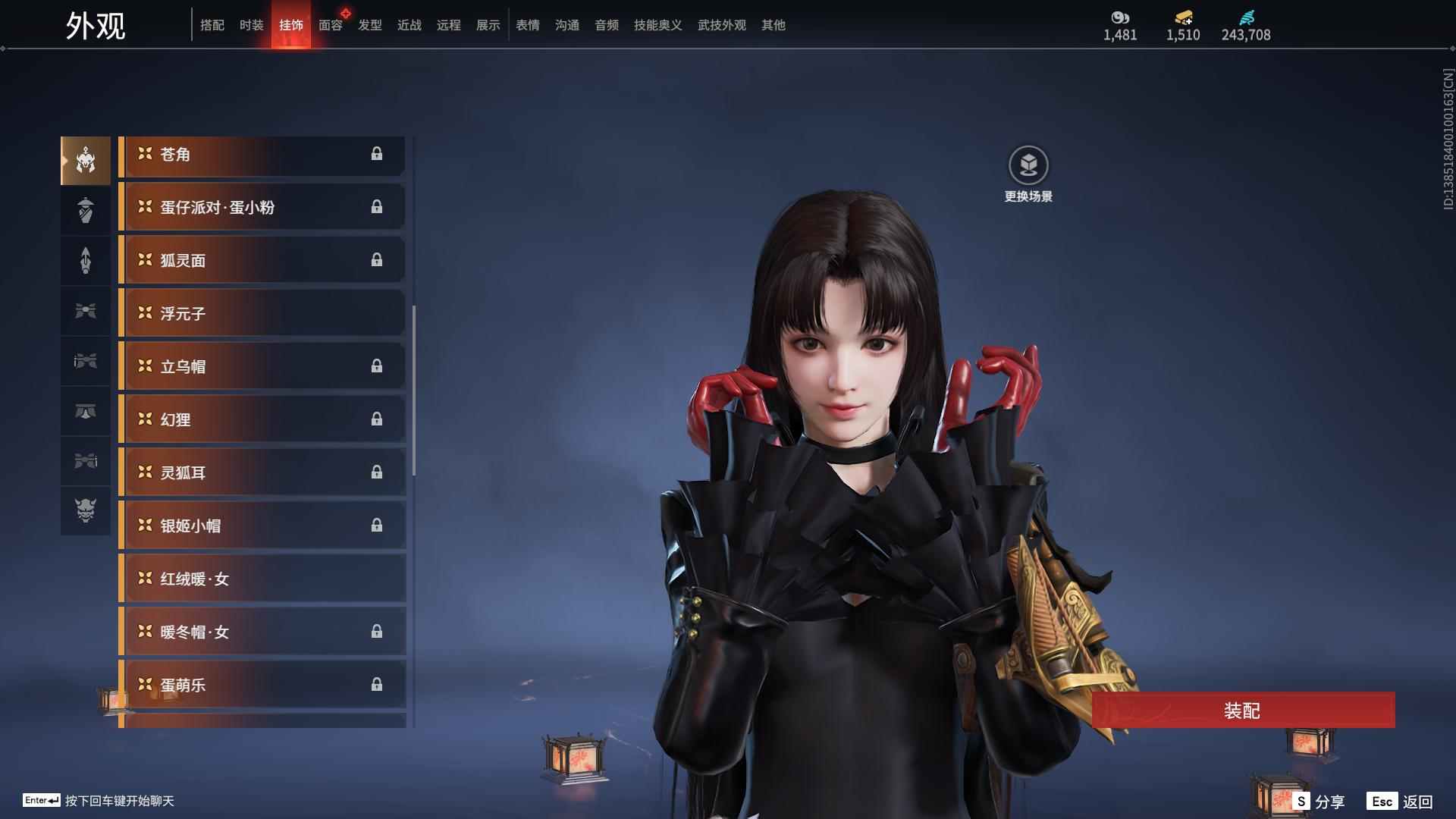
Task: Choose 浮元子 from the accessory list
Action: click(262, 313)
